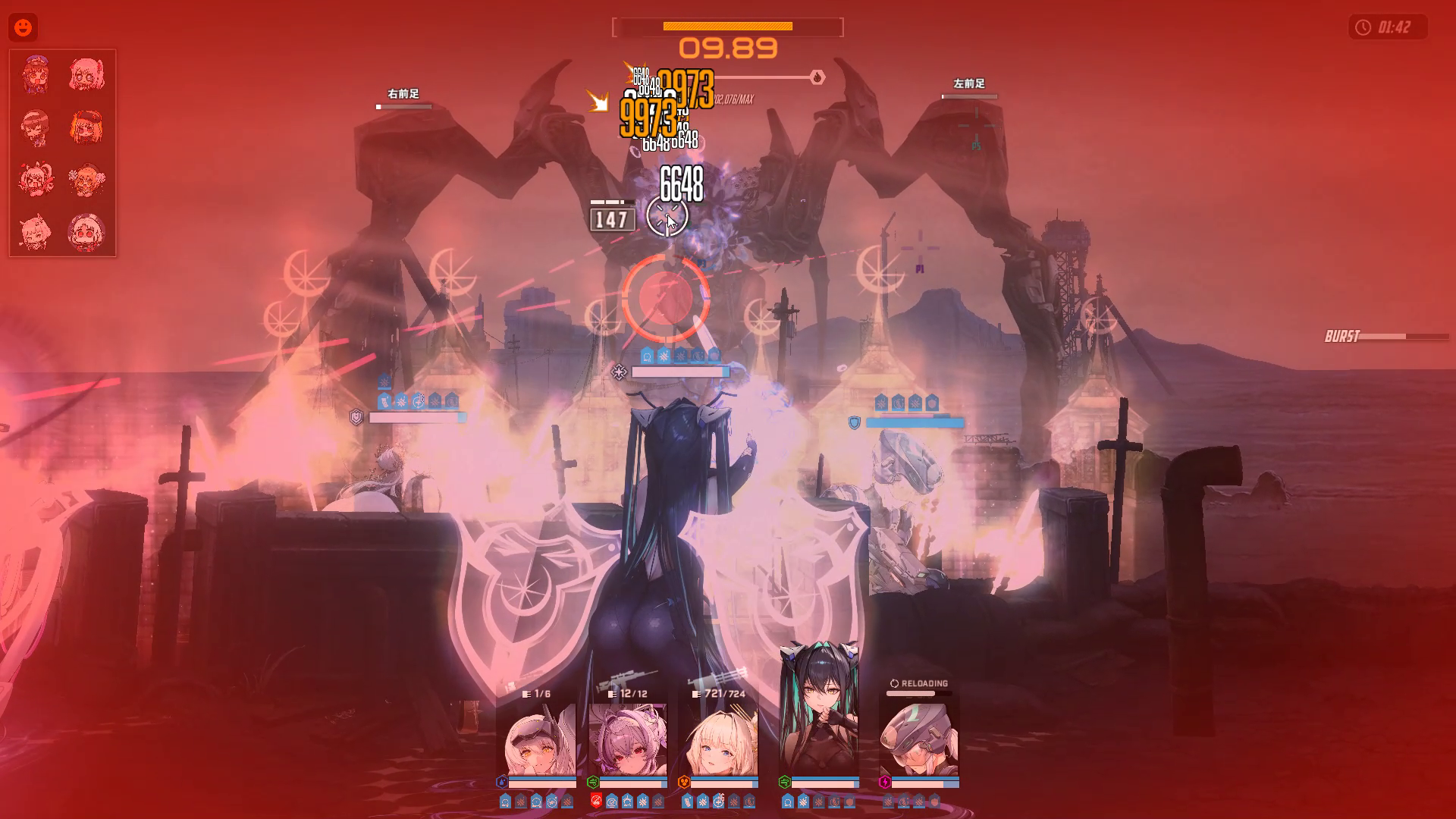Send the horned squinting girl sticker

pos(36,231)
